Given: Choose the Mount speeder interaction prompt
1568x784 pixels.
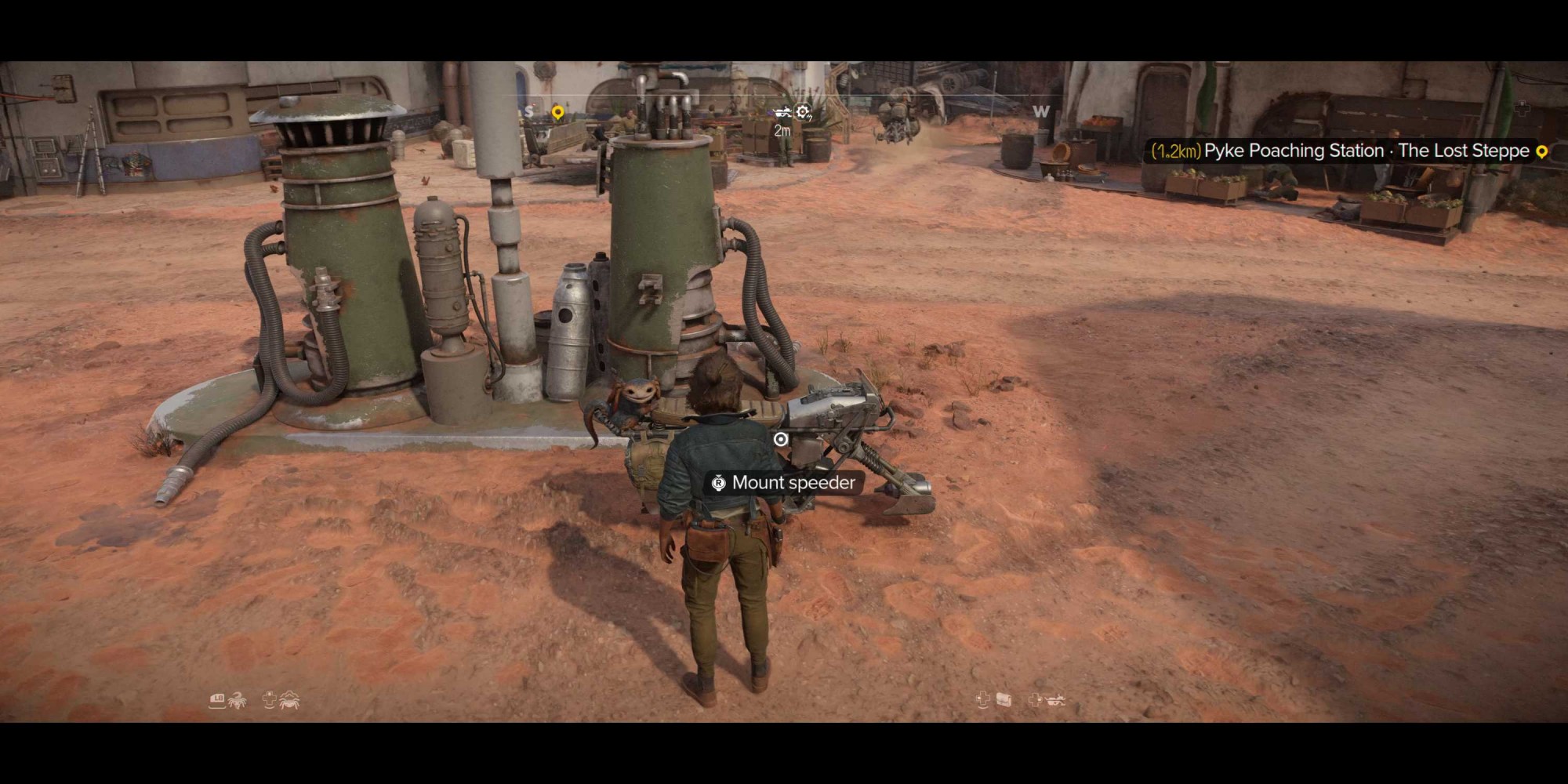Looking at the screenshot, I should 782,483.
